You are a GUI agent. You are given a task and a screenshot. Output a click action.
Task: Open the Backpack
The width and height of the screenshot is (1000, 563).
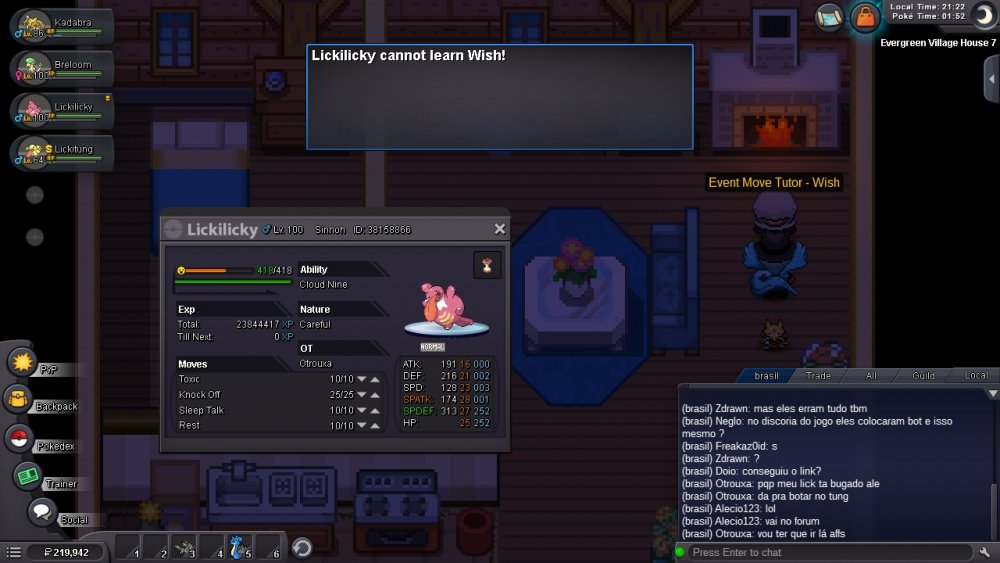19,400
